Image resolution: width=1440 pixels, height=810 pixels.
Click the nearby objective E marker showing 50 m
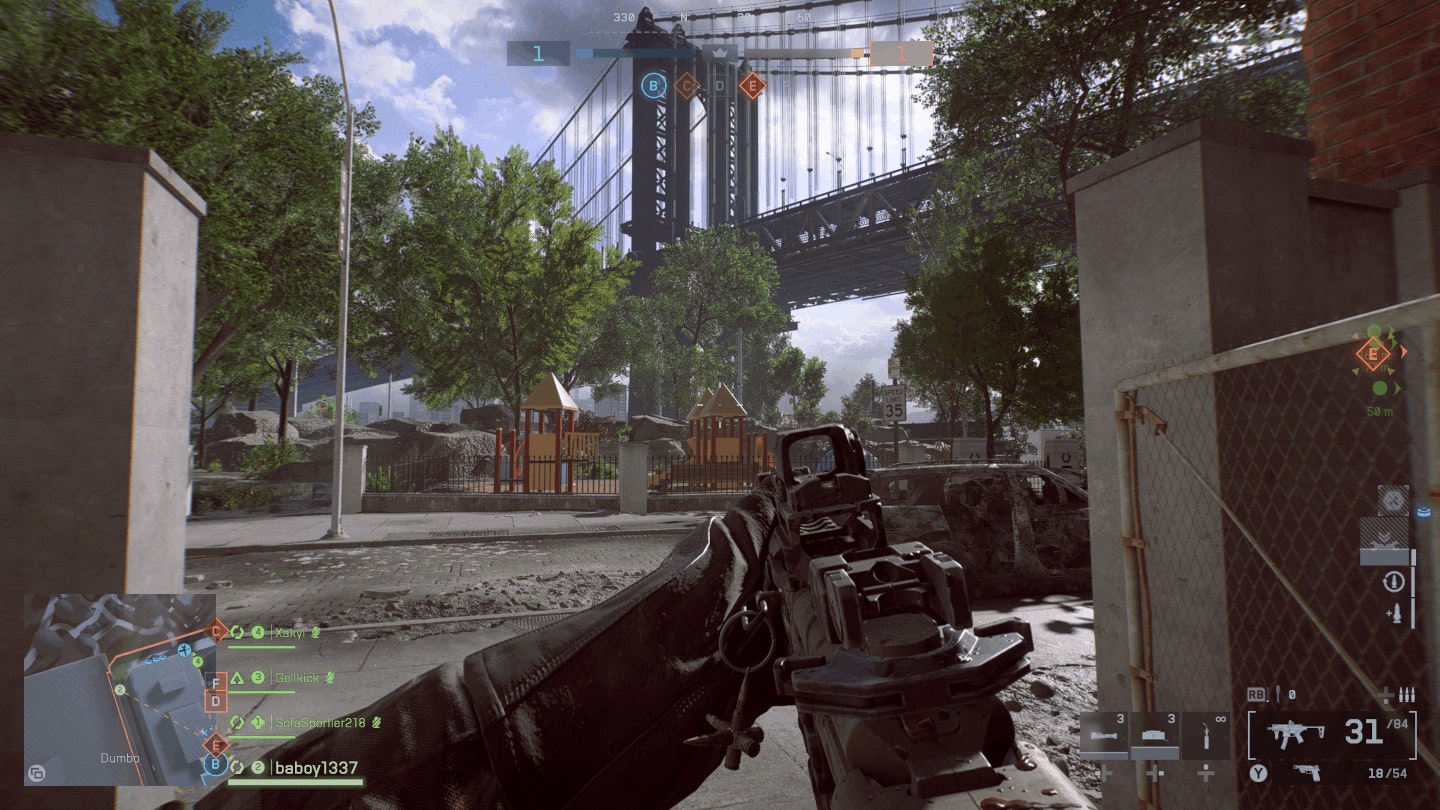coord(1372,353)
